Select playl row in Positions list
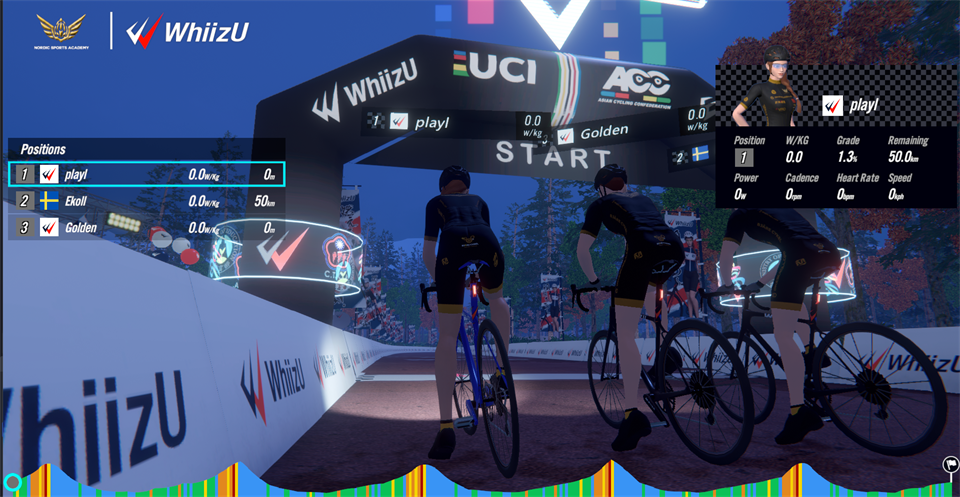This screenshot has width=960, height=497. click(x=146, y=174)
